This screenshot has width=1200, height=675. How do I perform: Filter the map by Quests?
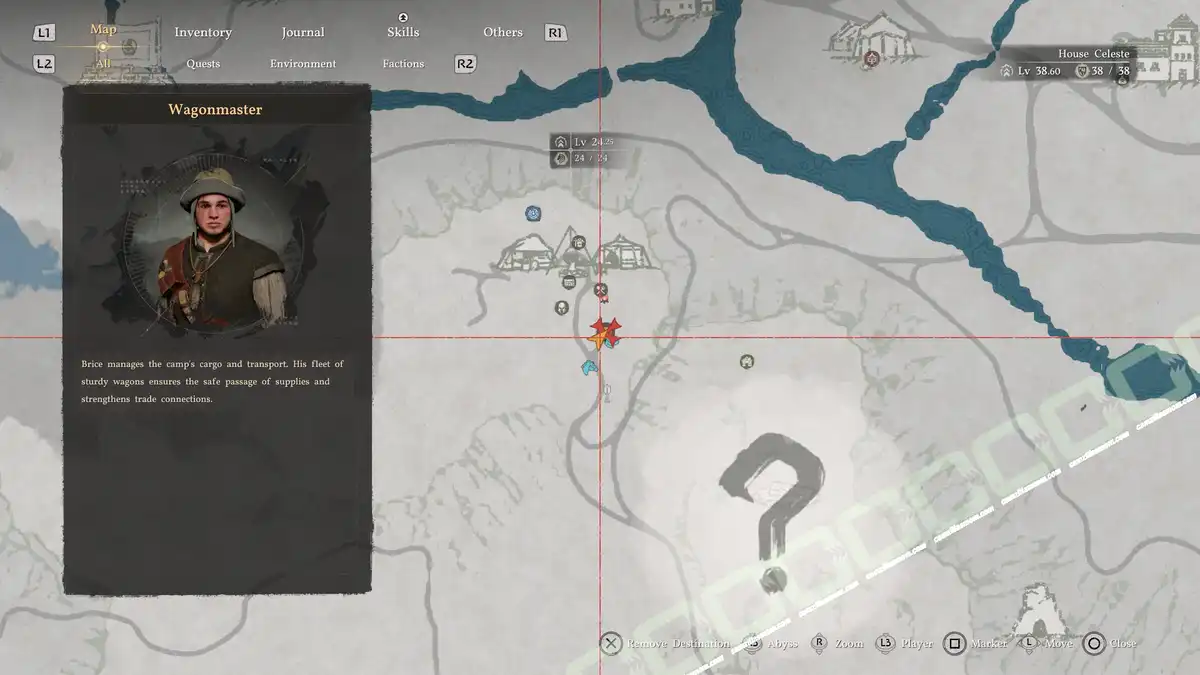(203, 64)
